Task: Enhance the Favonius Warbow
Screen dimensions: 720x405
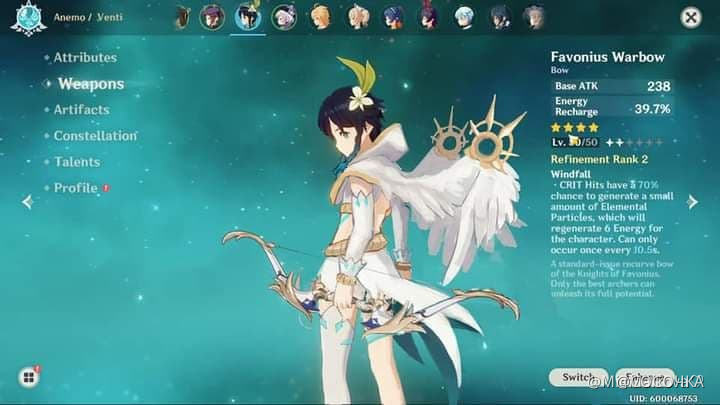Action: point(647,377)
